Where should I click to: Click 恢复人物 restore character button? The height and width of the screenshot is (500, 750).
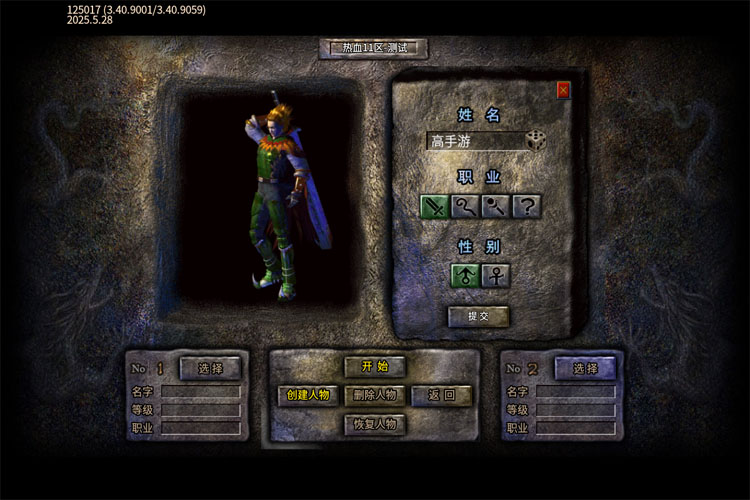tap(375, 424)
